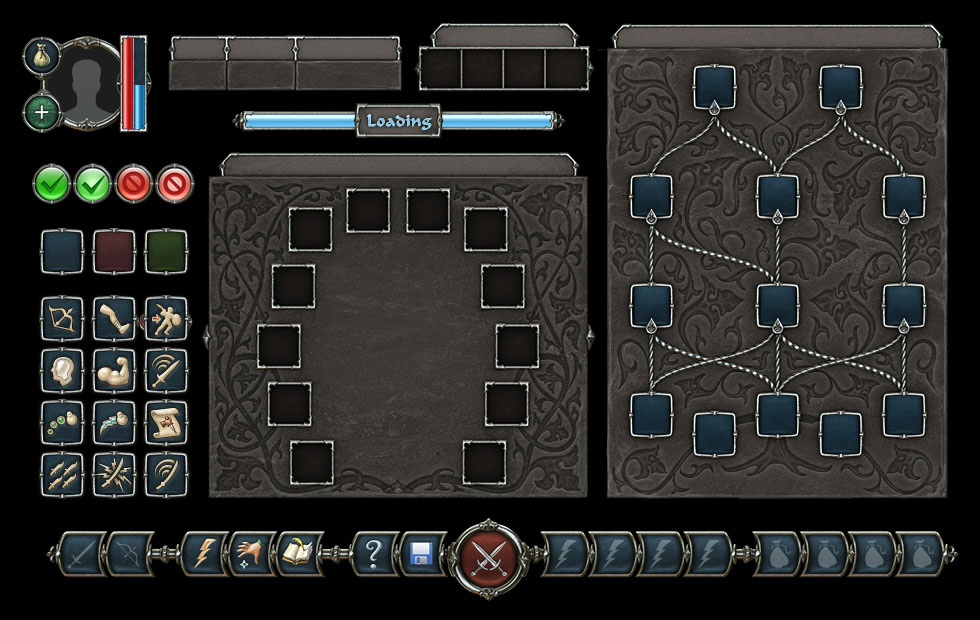Activate the head profile skill icon
Screen dimensions: 980x620
60,369
